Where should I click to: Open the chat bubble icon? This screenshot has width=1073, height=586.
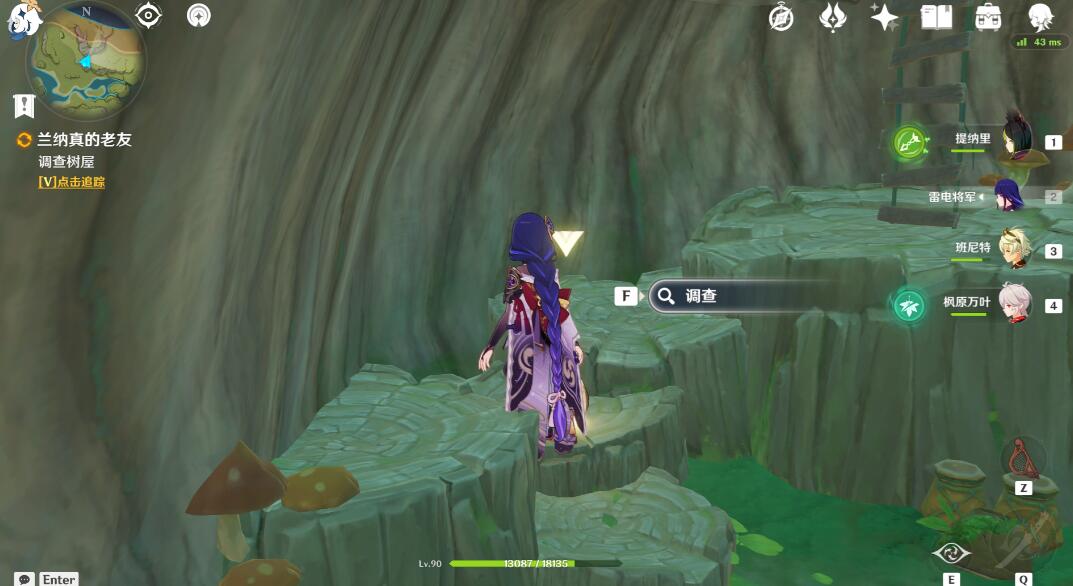pos(24,579)
